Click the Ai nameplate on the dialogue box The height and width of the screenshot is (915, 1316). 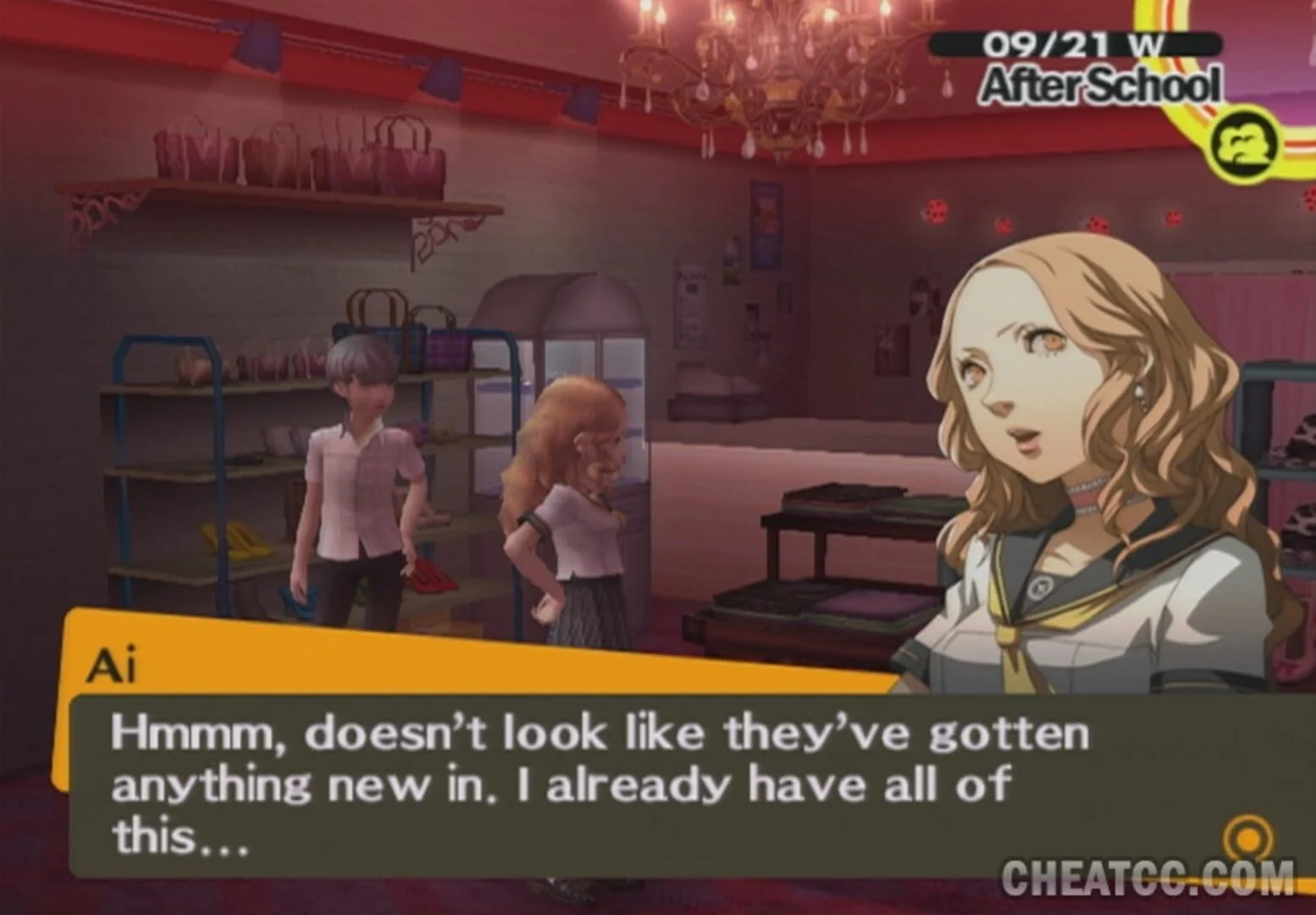(x=114, y=668)
